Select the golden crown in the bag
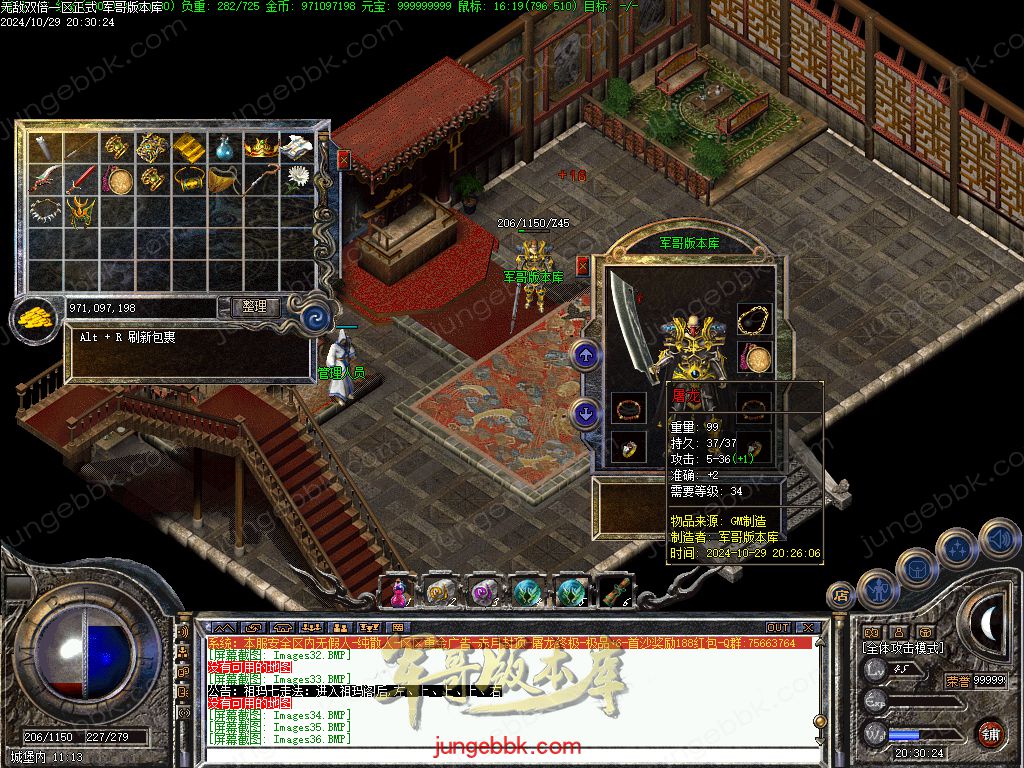Image resolution: width=1024 pixels, height=768 pixels. coord(261,148)
